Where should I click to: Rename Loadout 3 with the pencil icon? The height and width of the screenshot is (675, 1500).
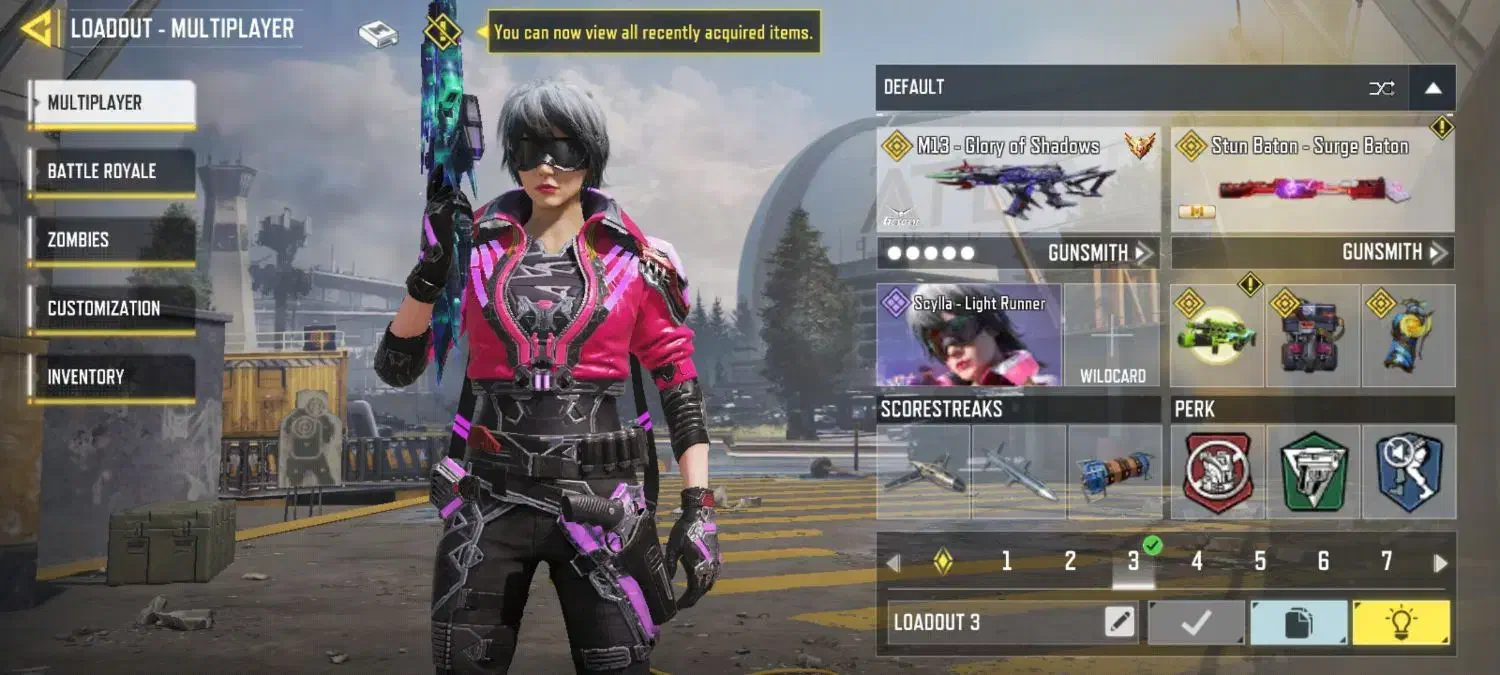point(1120,623)
